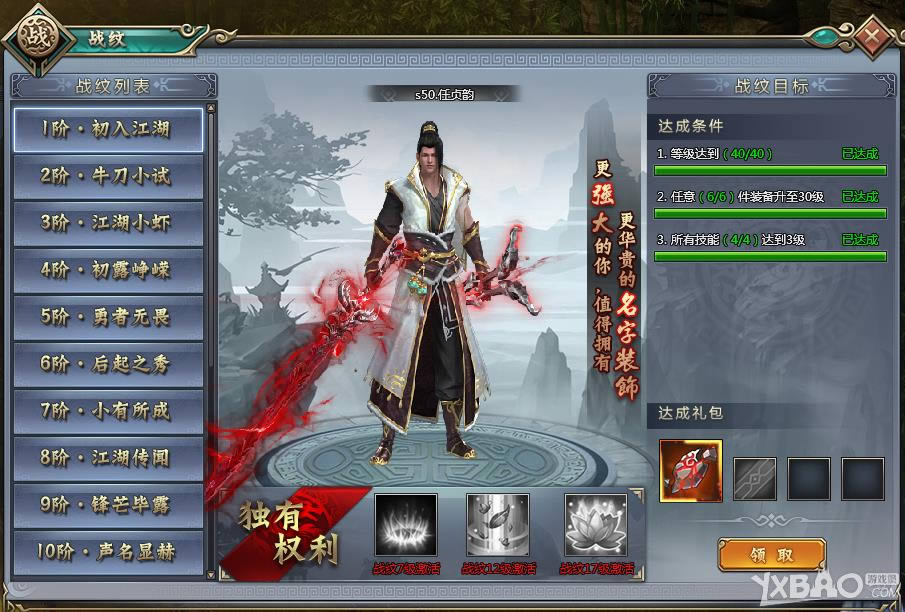View the 战纹17级激活 lotus icon
905x612 pixels.
(596, 525)
